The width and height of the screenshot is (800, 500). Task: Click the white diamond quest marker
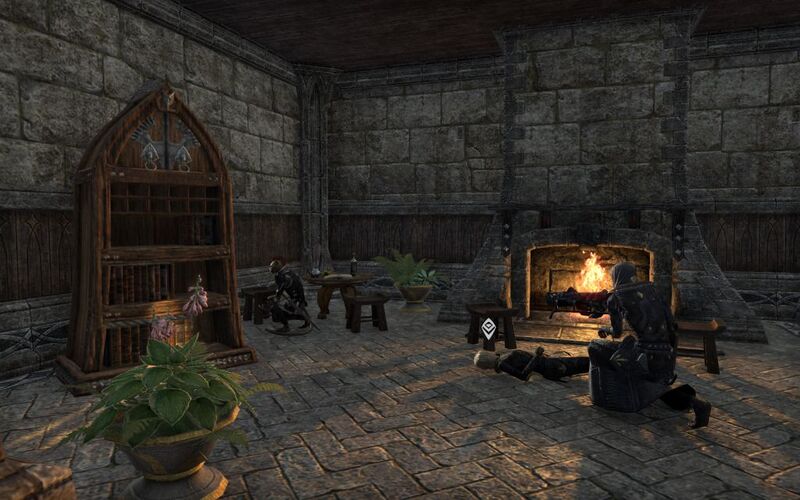pyautogui.click(x=488, y=328)
